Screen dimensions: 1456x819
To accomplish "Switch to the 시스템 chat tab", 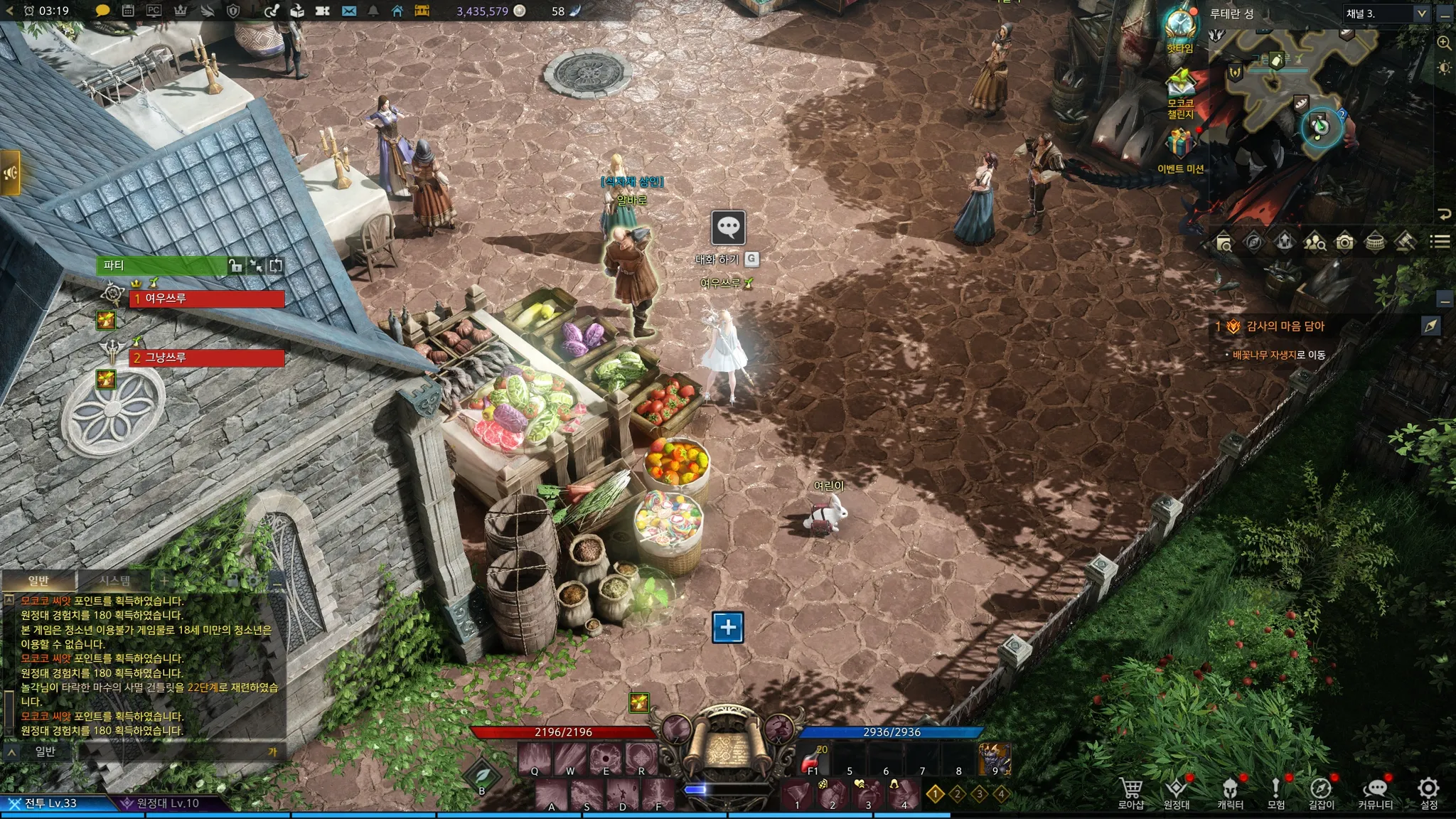I will pos(115,581).
